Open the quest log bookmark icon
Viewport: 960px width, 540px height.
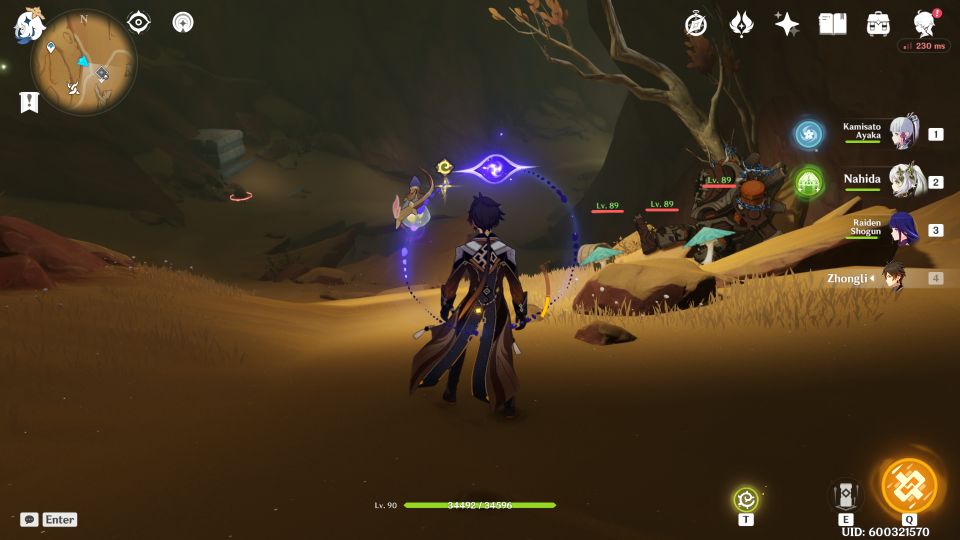tap(29, 101)
